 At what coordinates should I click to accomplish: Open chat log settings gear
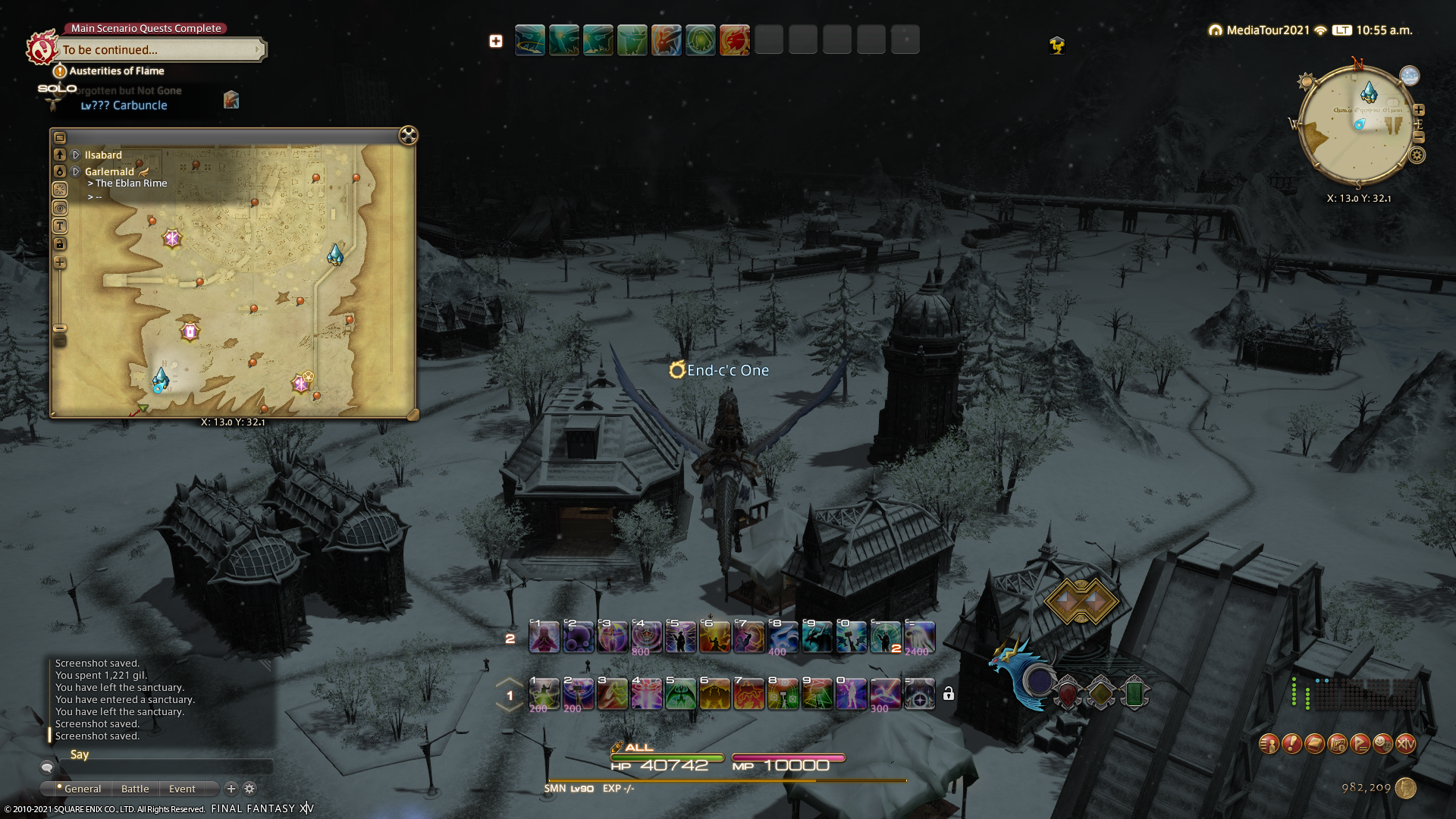click(x=249, y=789)
